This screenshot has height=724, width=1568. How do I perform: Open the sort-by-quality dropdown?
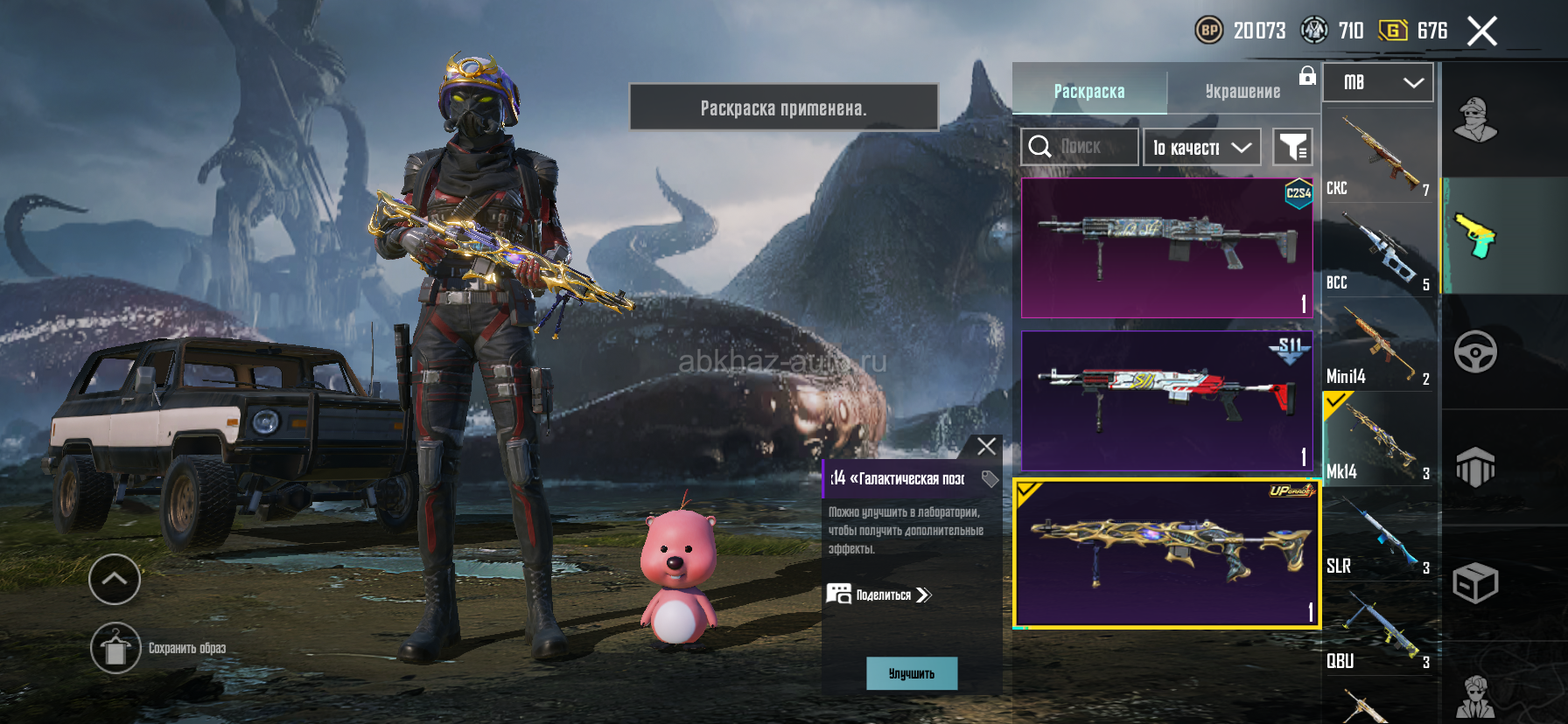click(1201, 147)
